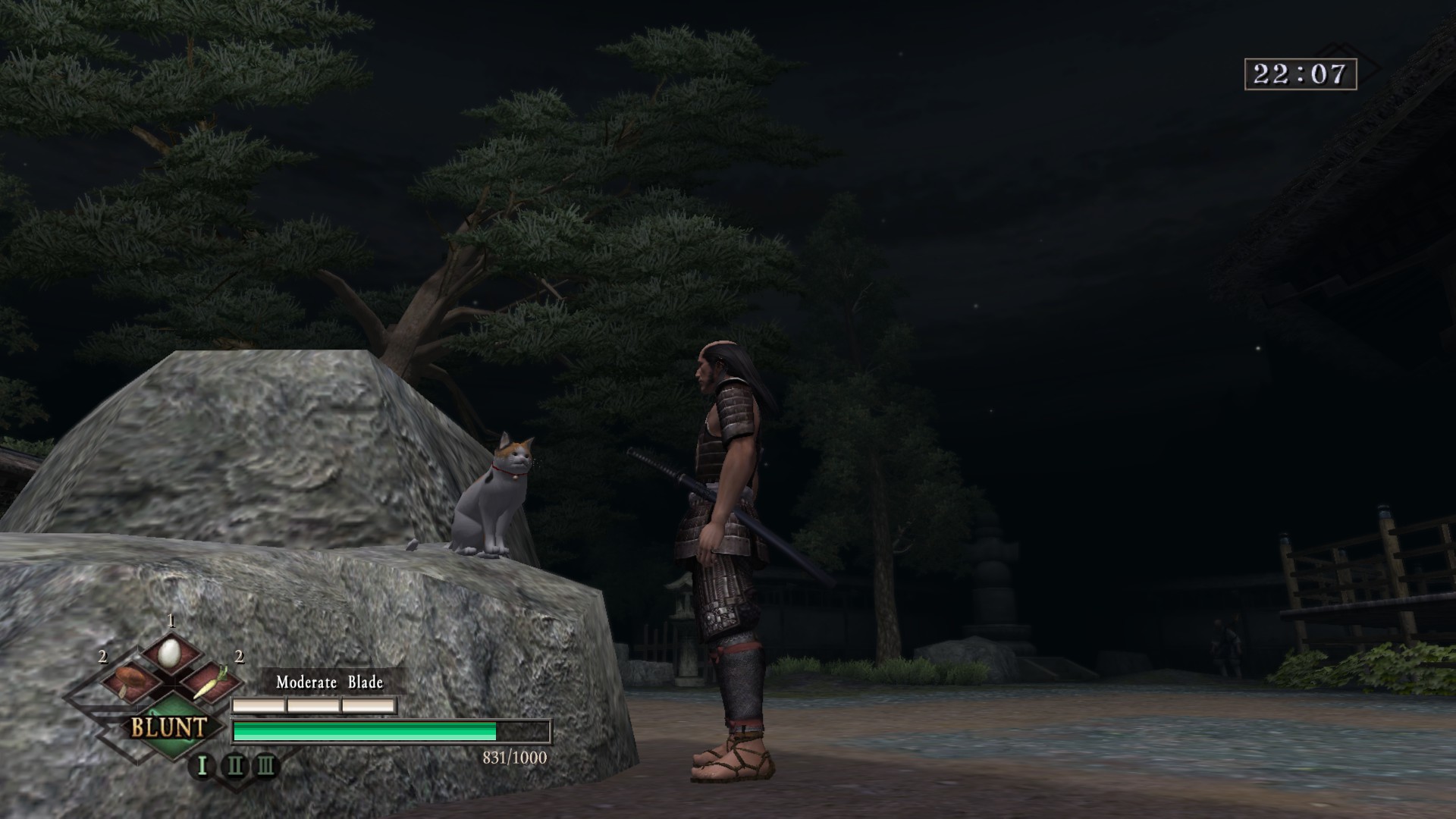Screen dimensions: 1456x819
Task: Use the white radish item slot
Action: 209,681
